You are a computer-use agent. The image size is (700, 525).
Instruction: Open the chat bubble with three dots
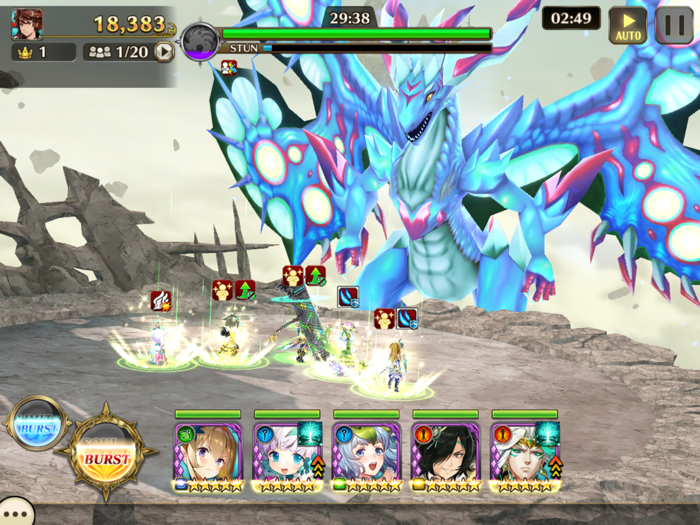15,514
